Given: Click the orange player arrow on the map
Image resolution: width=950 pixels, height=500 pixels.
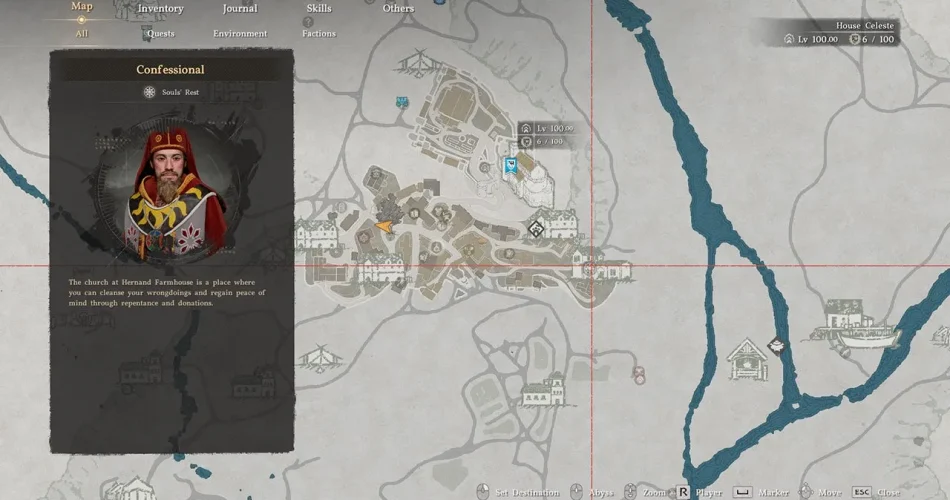Looking at the screenshot, I should (385, 227).
